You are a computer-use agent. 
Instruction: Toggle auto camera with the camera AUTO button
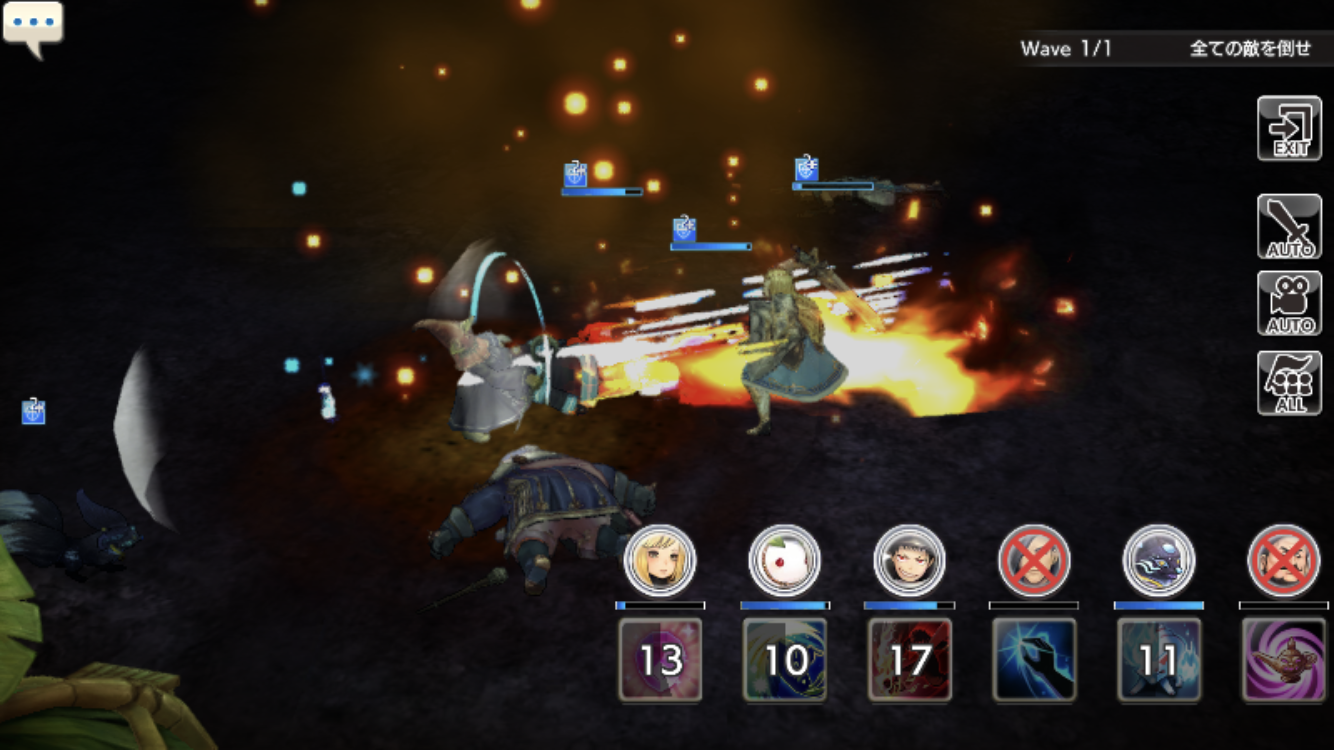[1289, 304]
